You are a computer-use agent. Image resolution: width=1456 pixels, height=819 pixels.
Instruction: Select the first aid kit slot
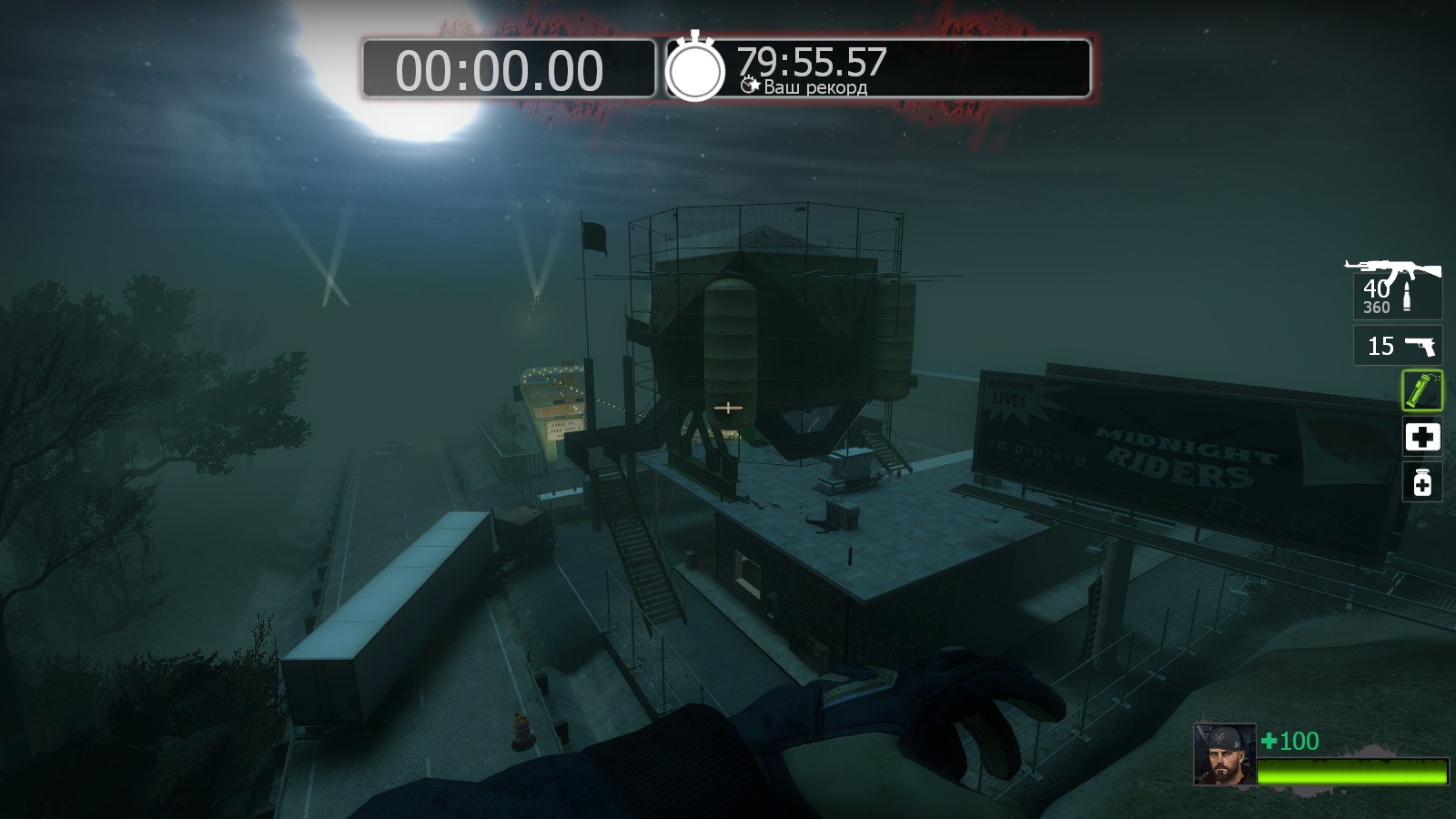pos(1421,437)
